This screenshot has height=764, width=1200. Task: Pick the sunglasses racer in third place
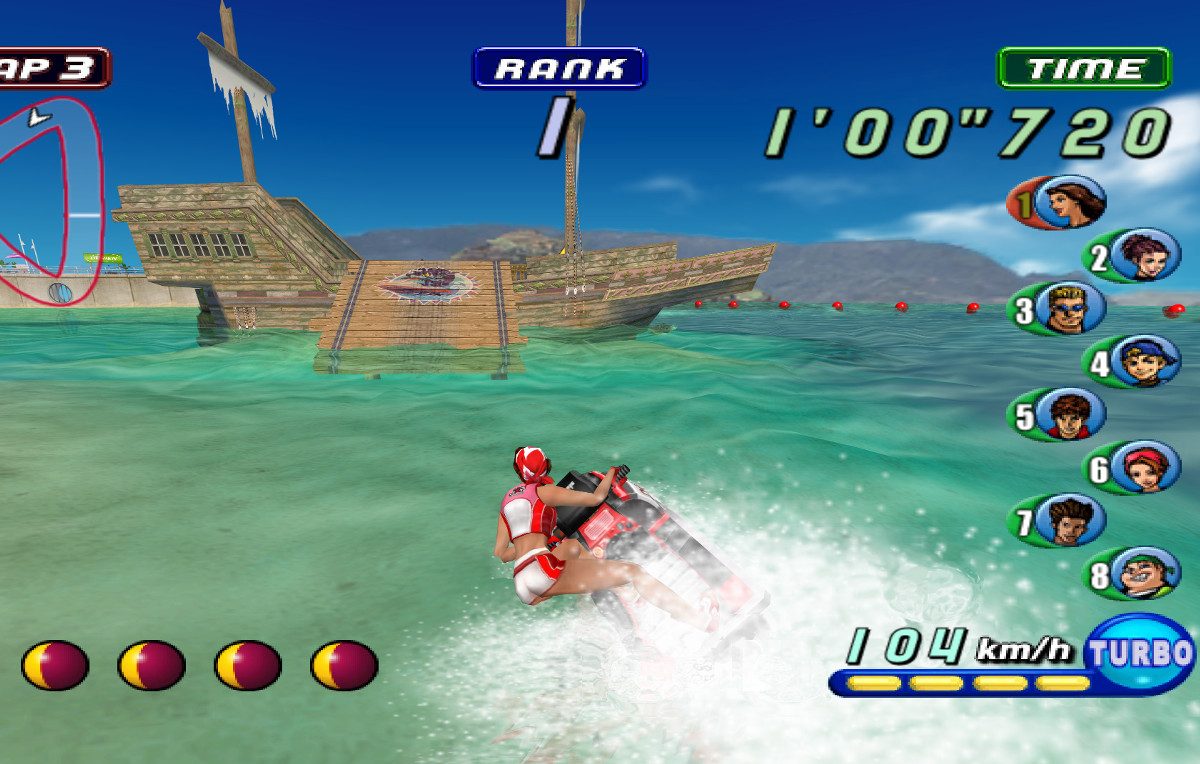1071,308
